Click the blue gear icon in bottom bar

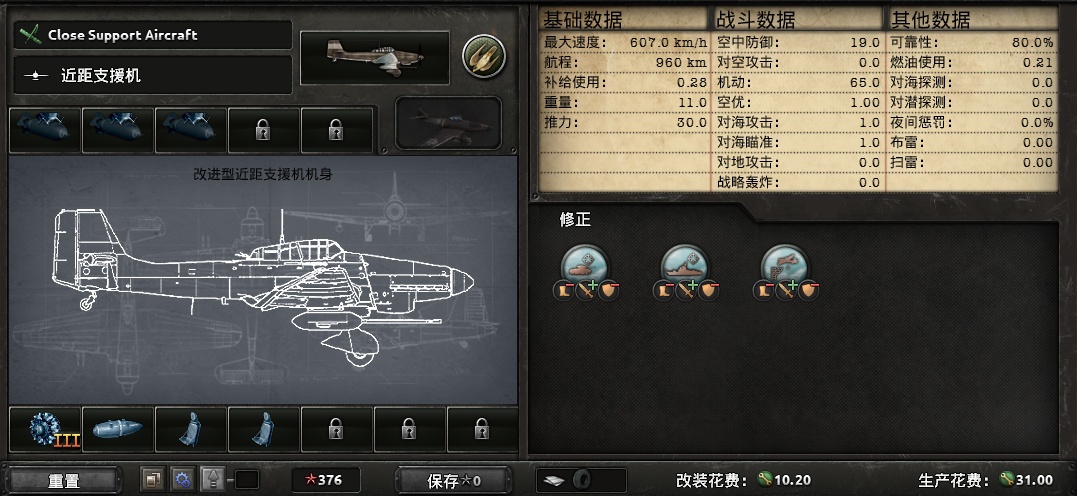182,480
